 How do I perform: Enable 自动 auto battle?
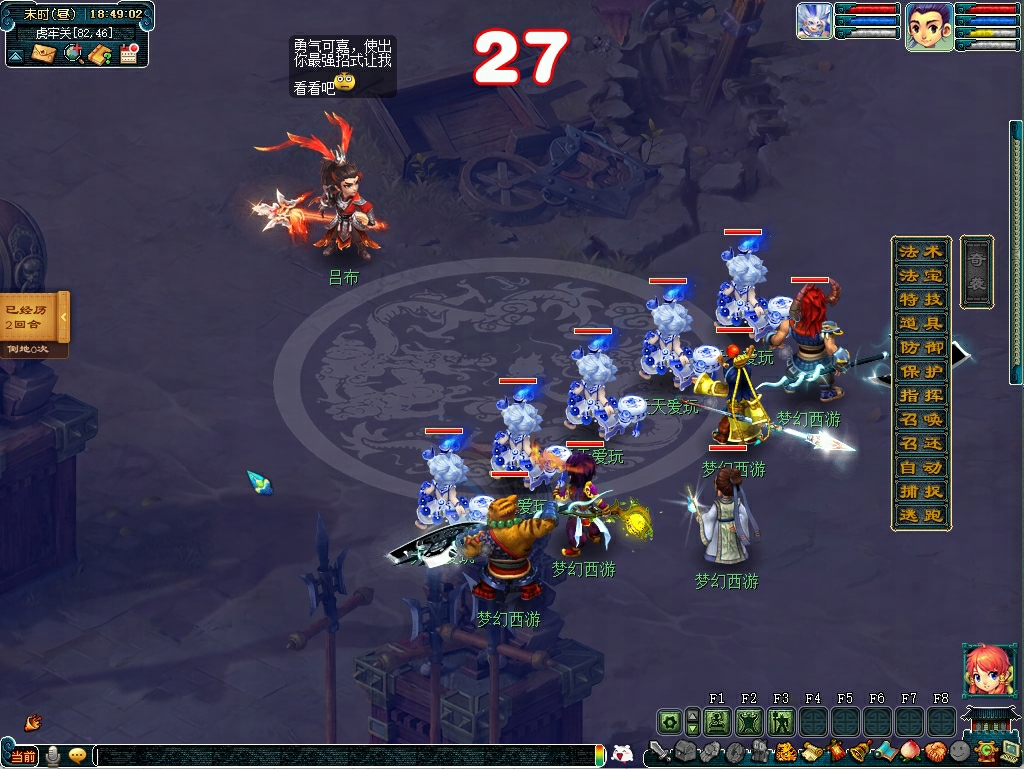tap(920, 467)
